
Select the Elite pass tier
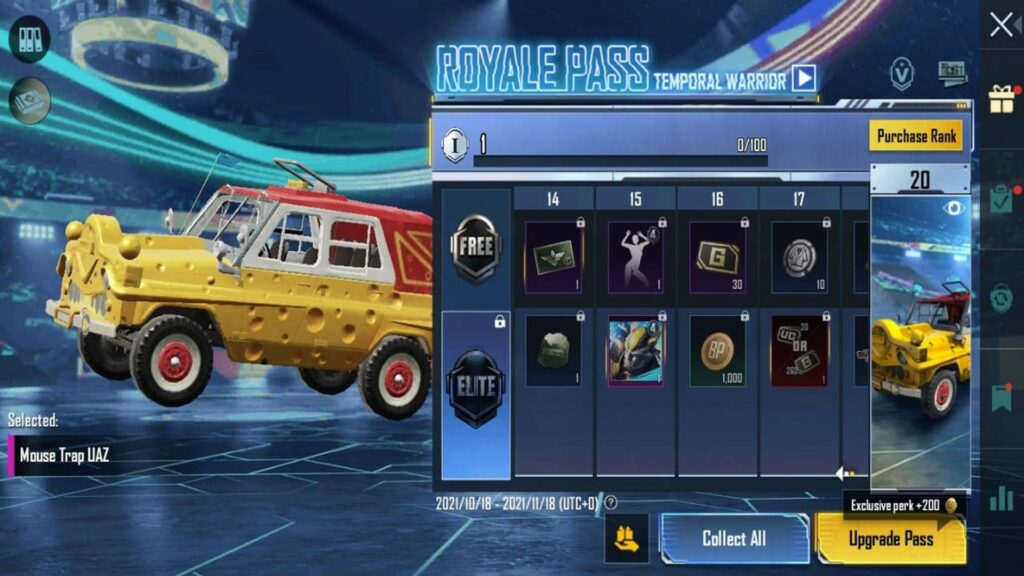[x=476, y=382]
